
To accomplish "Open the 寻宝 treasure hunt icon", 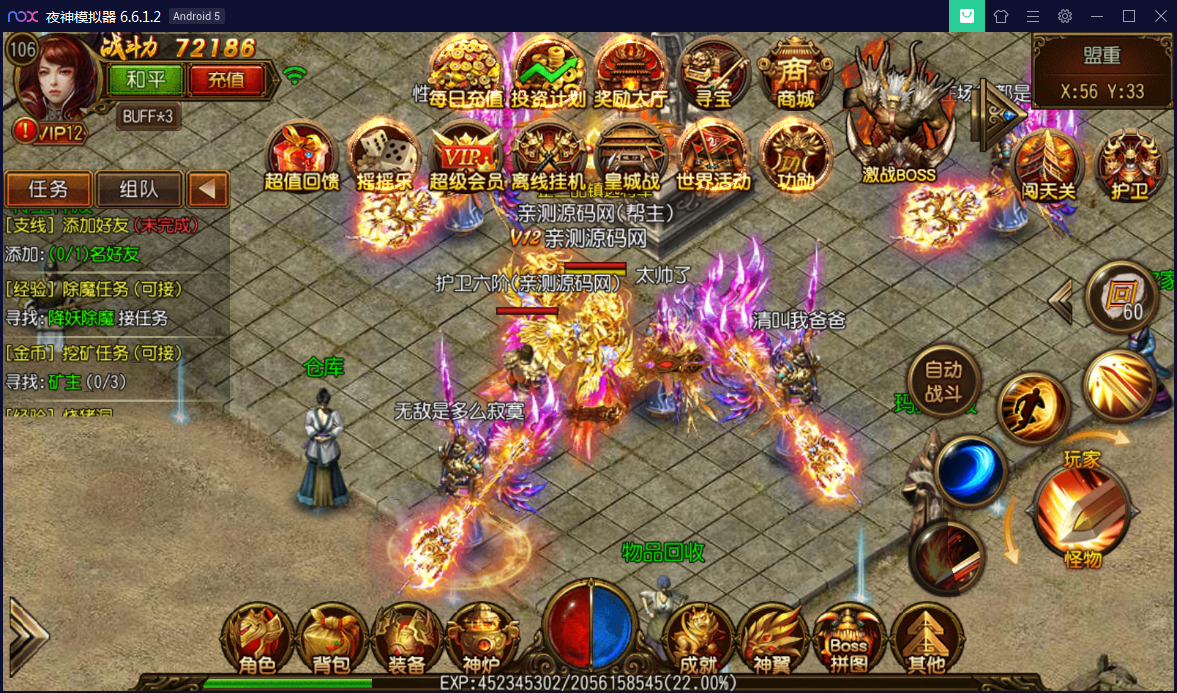I will point(713,74).
